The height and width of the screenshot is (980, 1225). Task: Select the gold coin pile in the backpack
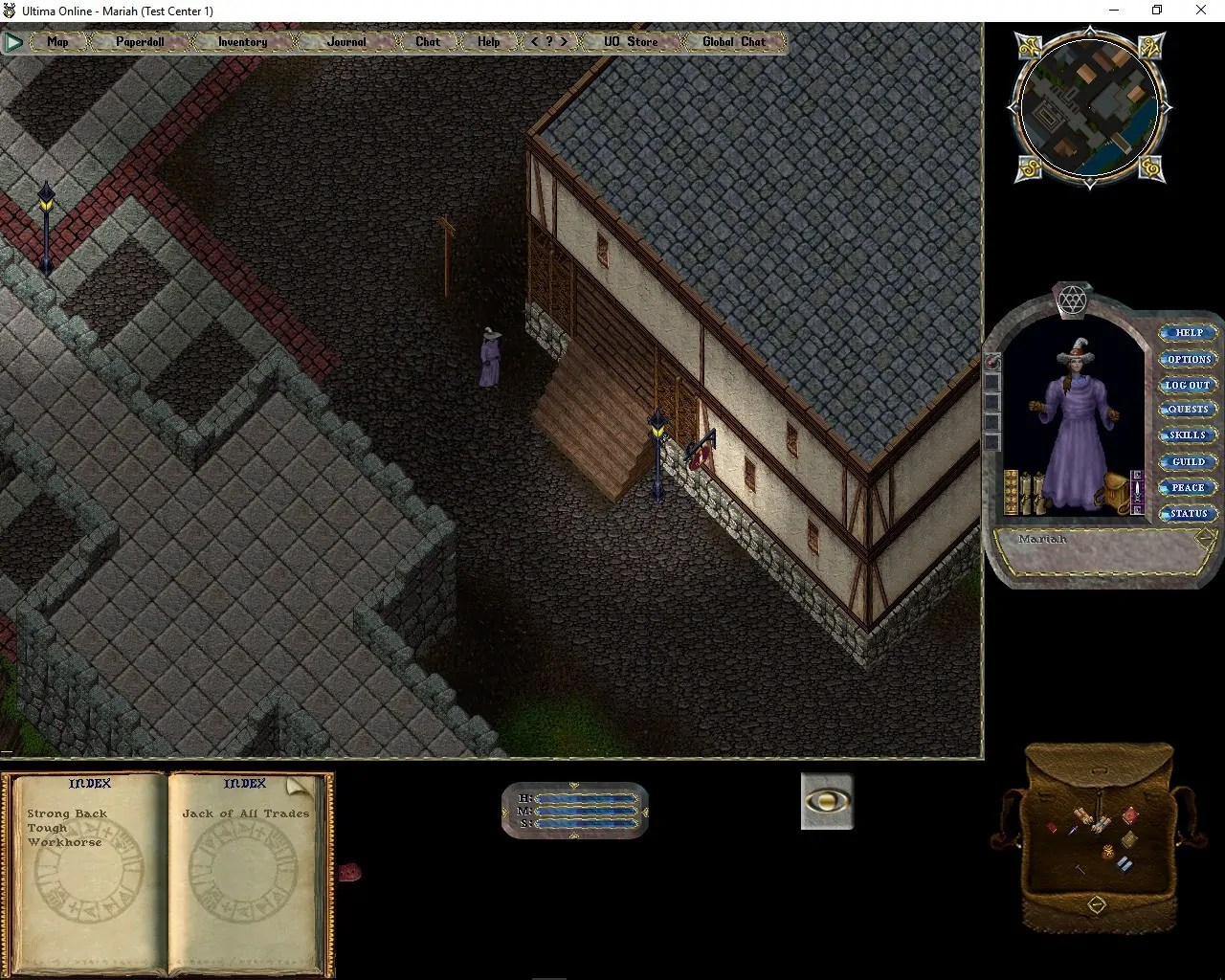1108,852
